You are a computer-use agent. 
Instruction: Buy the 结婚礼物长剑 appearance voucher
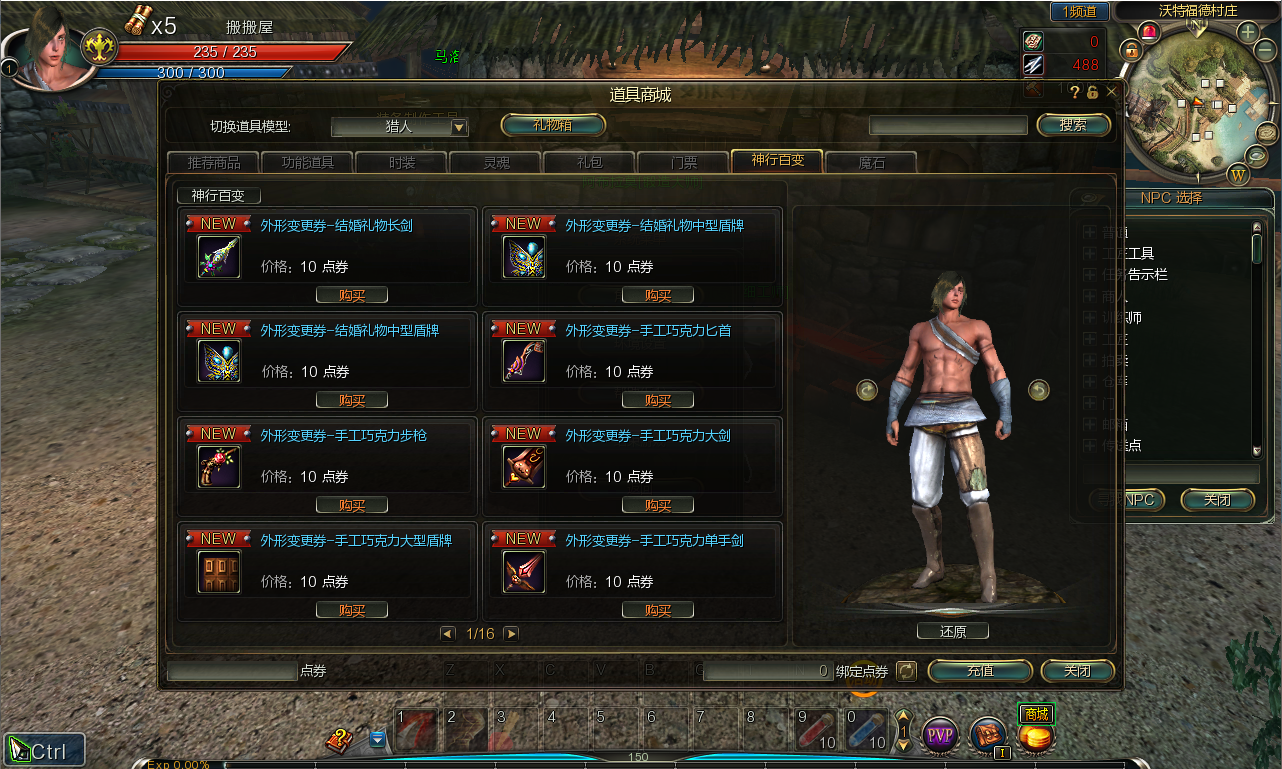(x=352, y=295)
